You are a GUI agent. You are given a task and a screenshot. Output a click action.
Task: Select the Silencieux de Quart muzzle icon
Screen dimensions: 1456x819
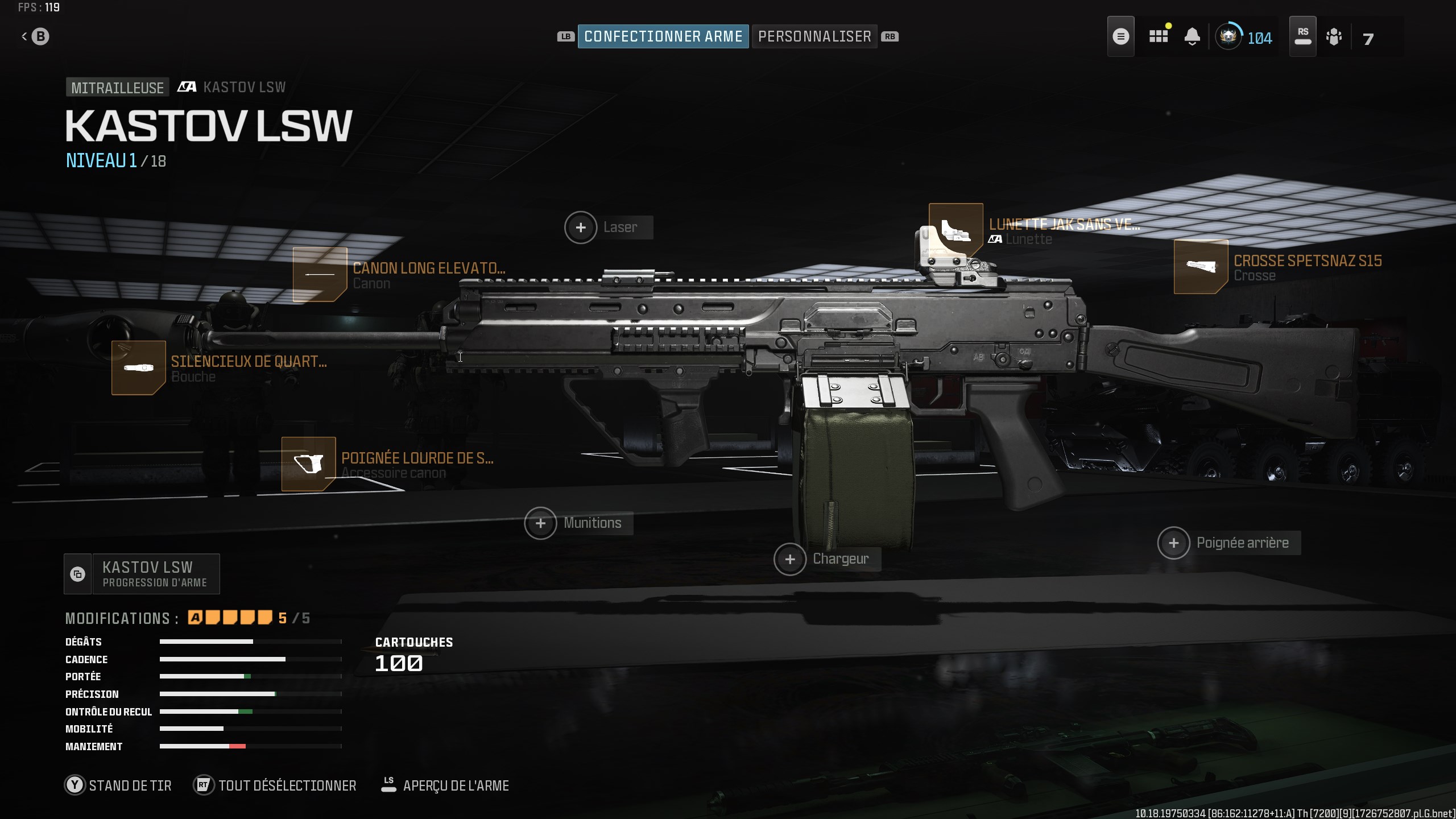point(139,368)
